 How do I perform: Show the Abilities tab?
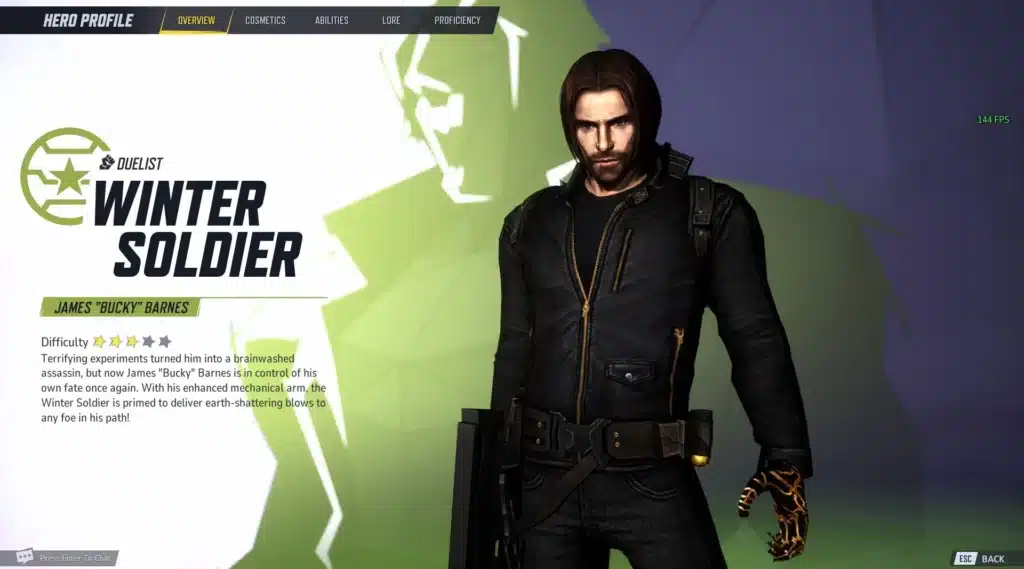(332, 20)
